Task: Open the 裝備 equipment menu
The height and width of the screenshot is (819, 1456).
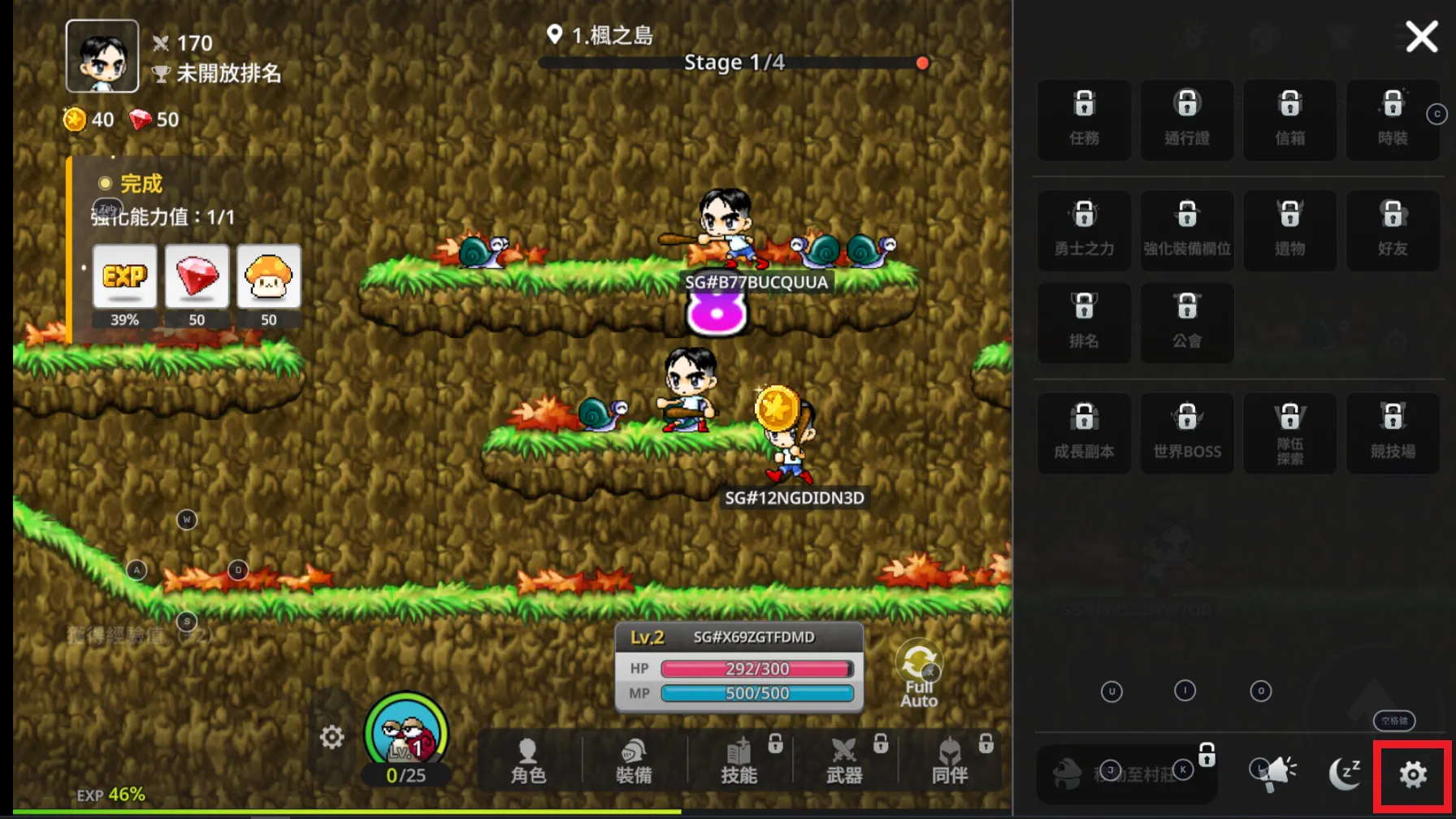Action: pos(634,761)
